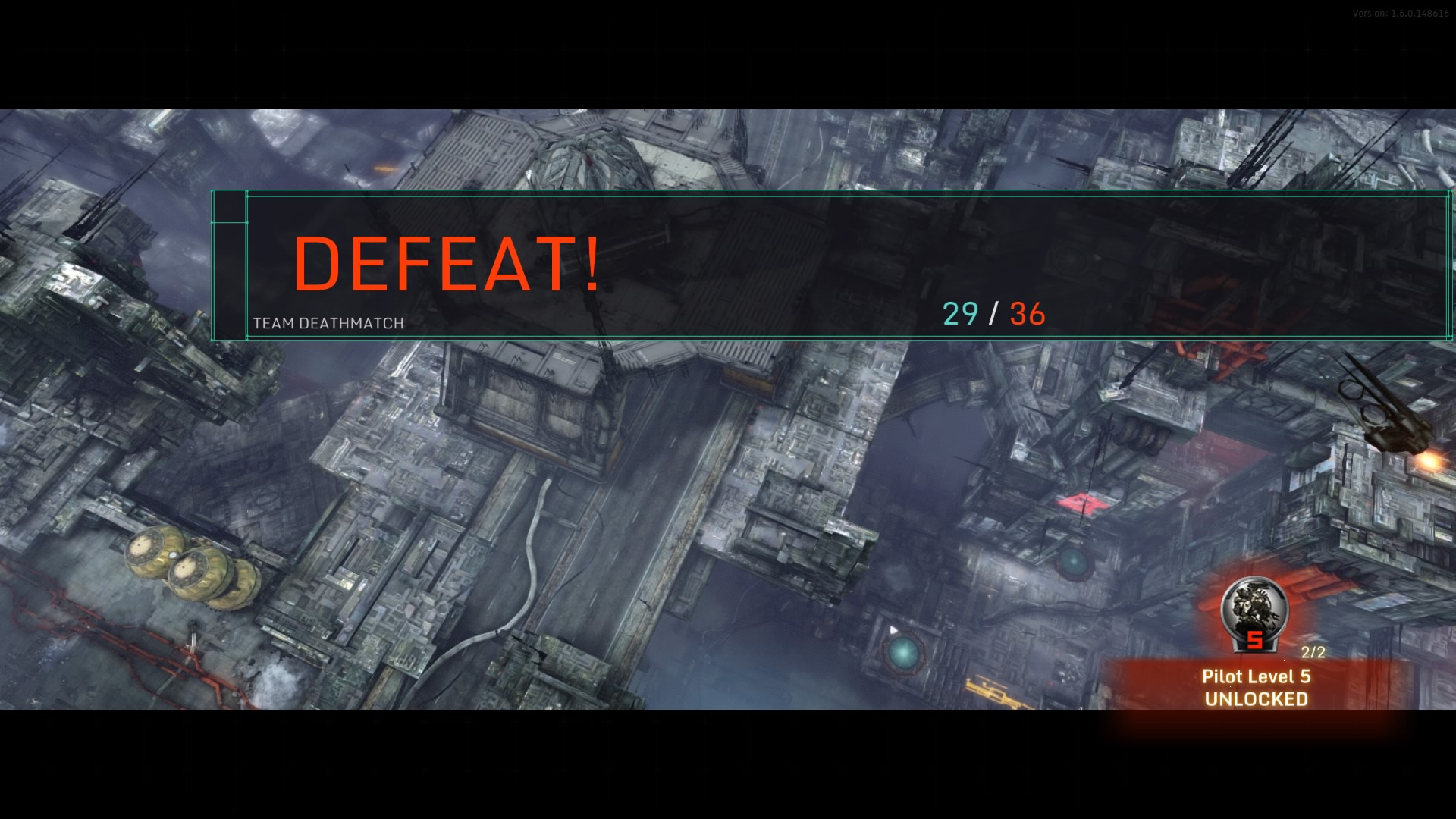The height and width of the screenshot is (819, 1456).
Task: Click the white play-arrow marker on the map
Action: point(894,629)
